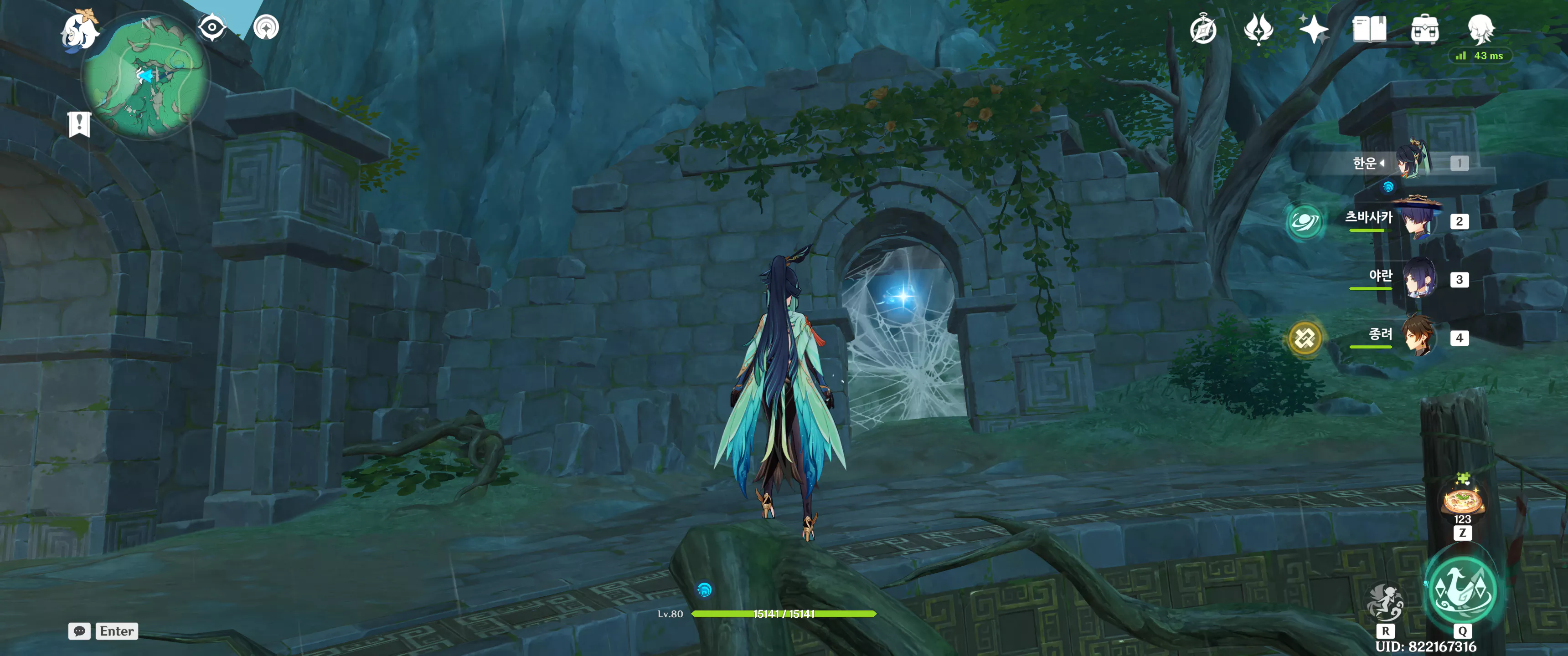Open the quest banner with exclamation mark
The height and width of the screenshot is (656, 1568).
click(x=79, y=124)
